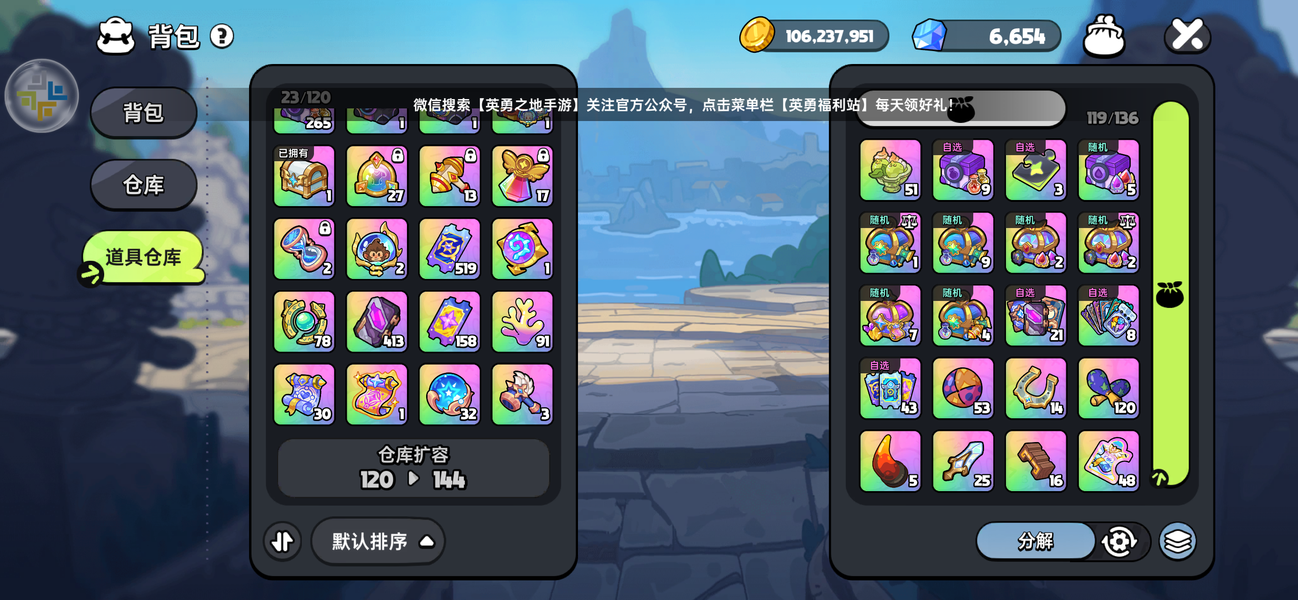The width and height of the screenshot is (1298, 600).
Task: Choose the monkey item in warehouse
Action: point(377,249)
